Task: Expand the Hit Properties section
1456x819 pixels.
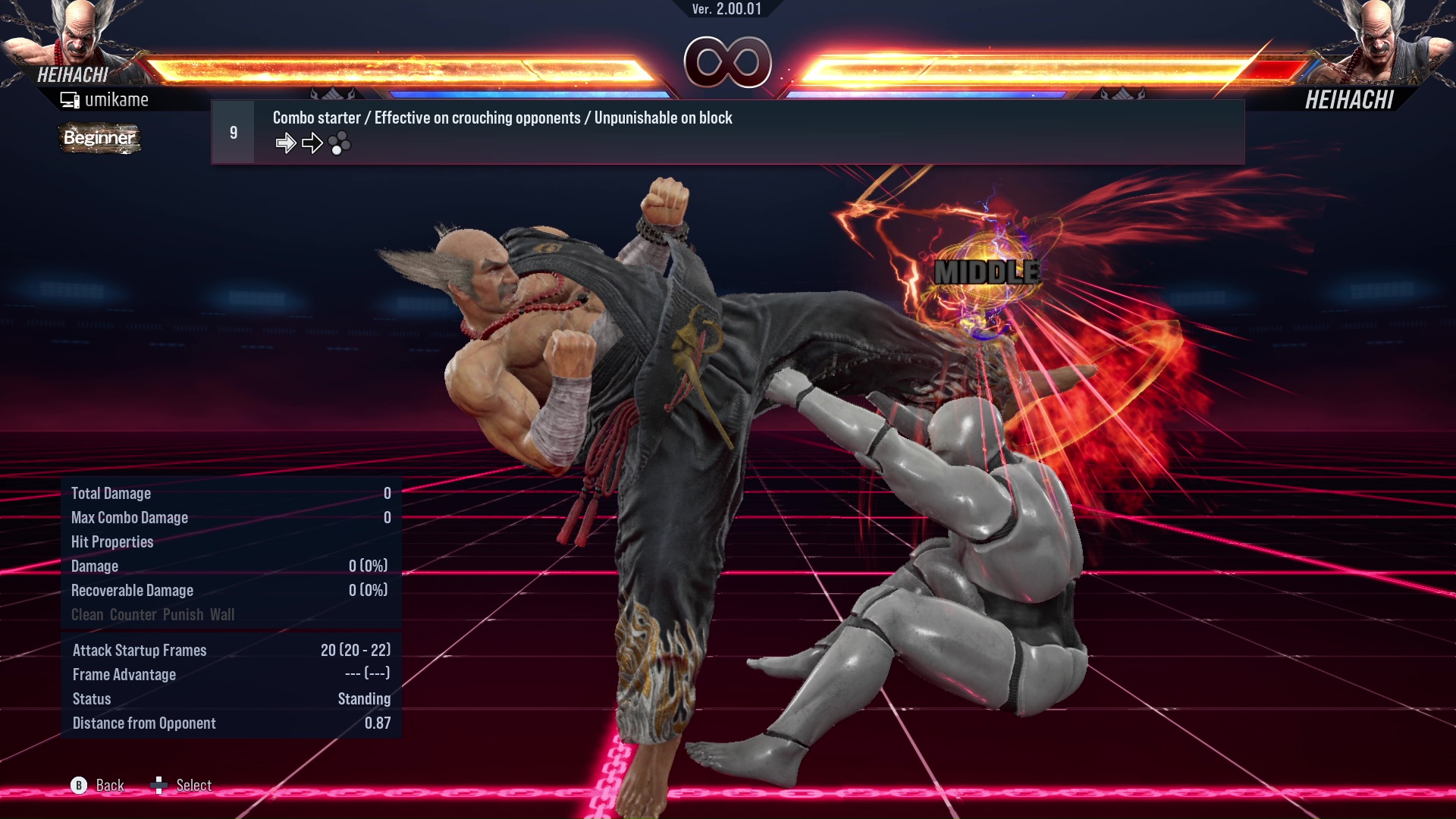Action: point(112,541)
